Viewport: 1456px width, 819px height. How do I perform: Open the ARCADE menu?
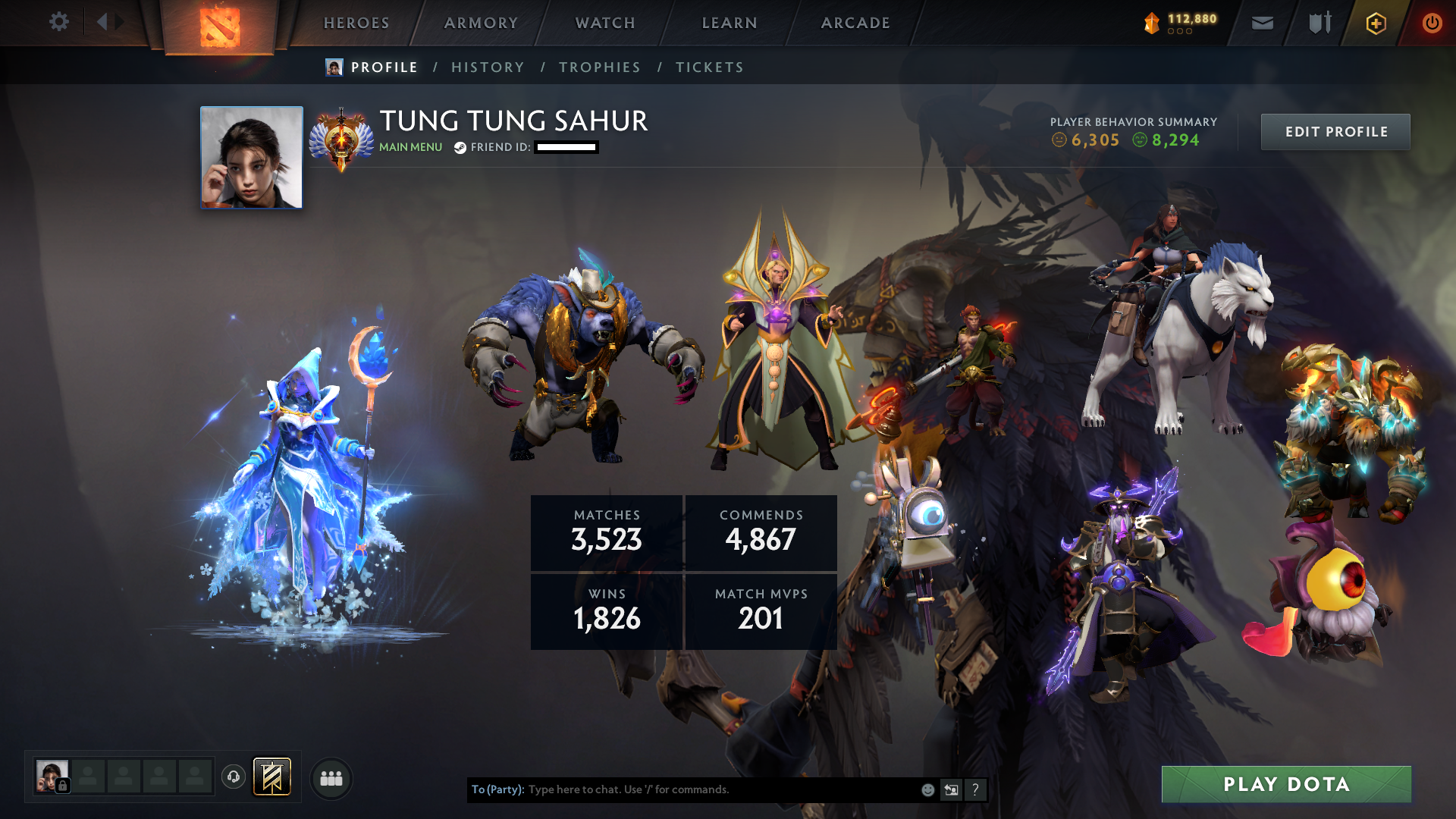[x=855, y=23]
